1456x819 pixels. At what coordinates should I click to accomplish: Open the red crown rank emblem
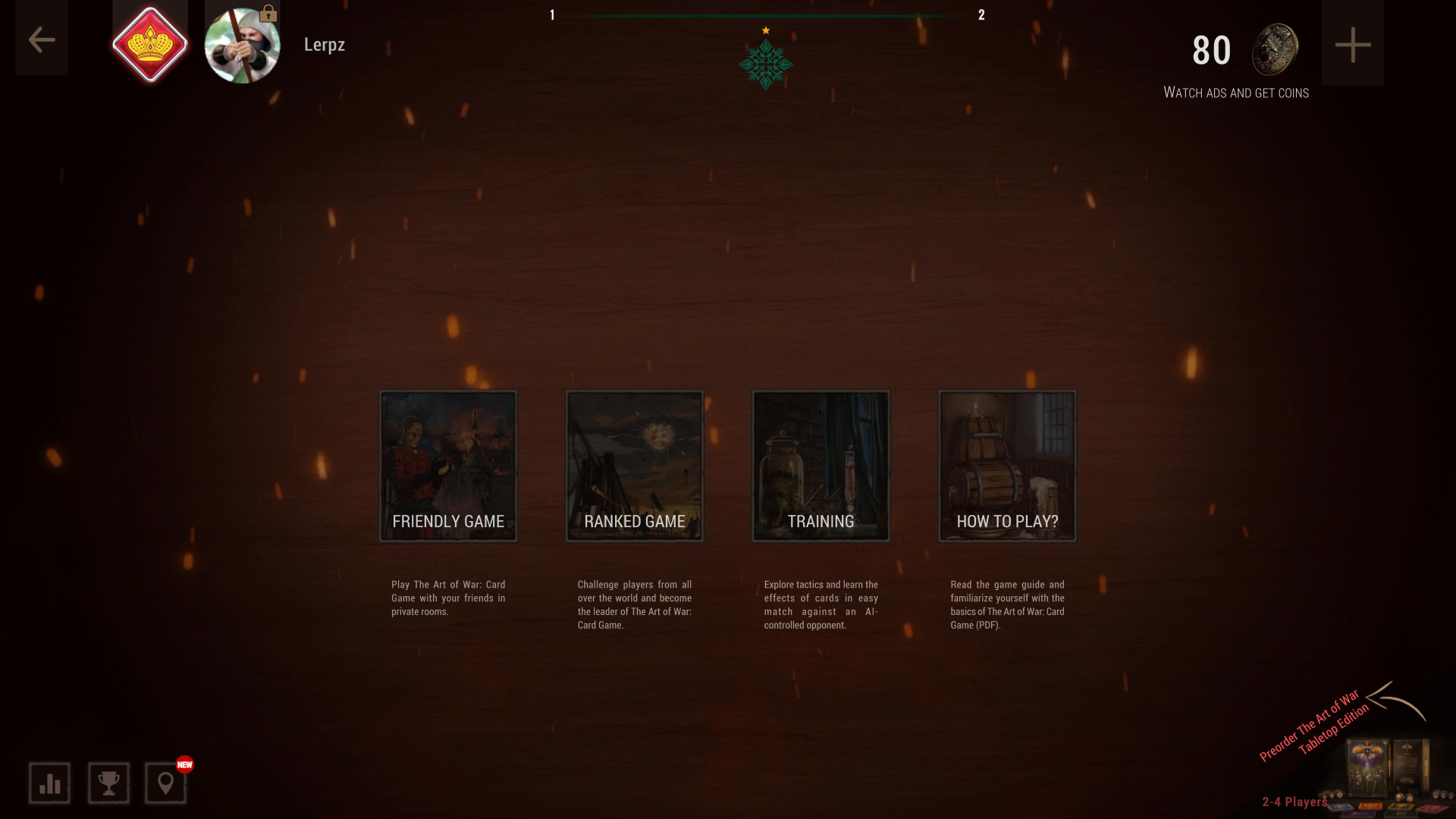pos(150,43)
